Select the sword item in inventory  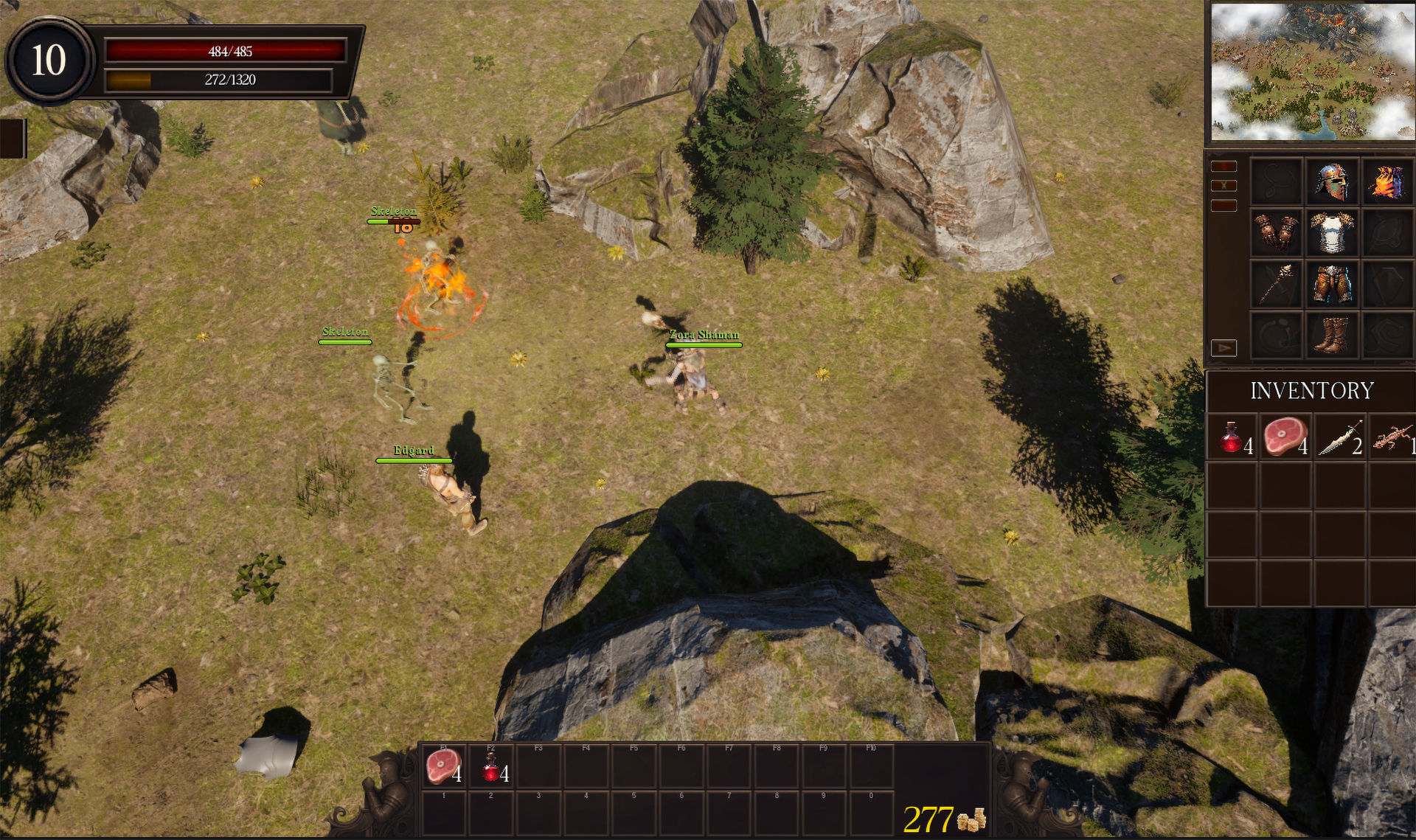click(x=1340, y=437)
